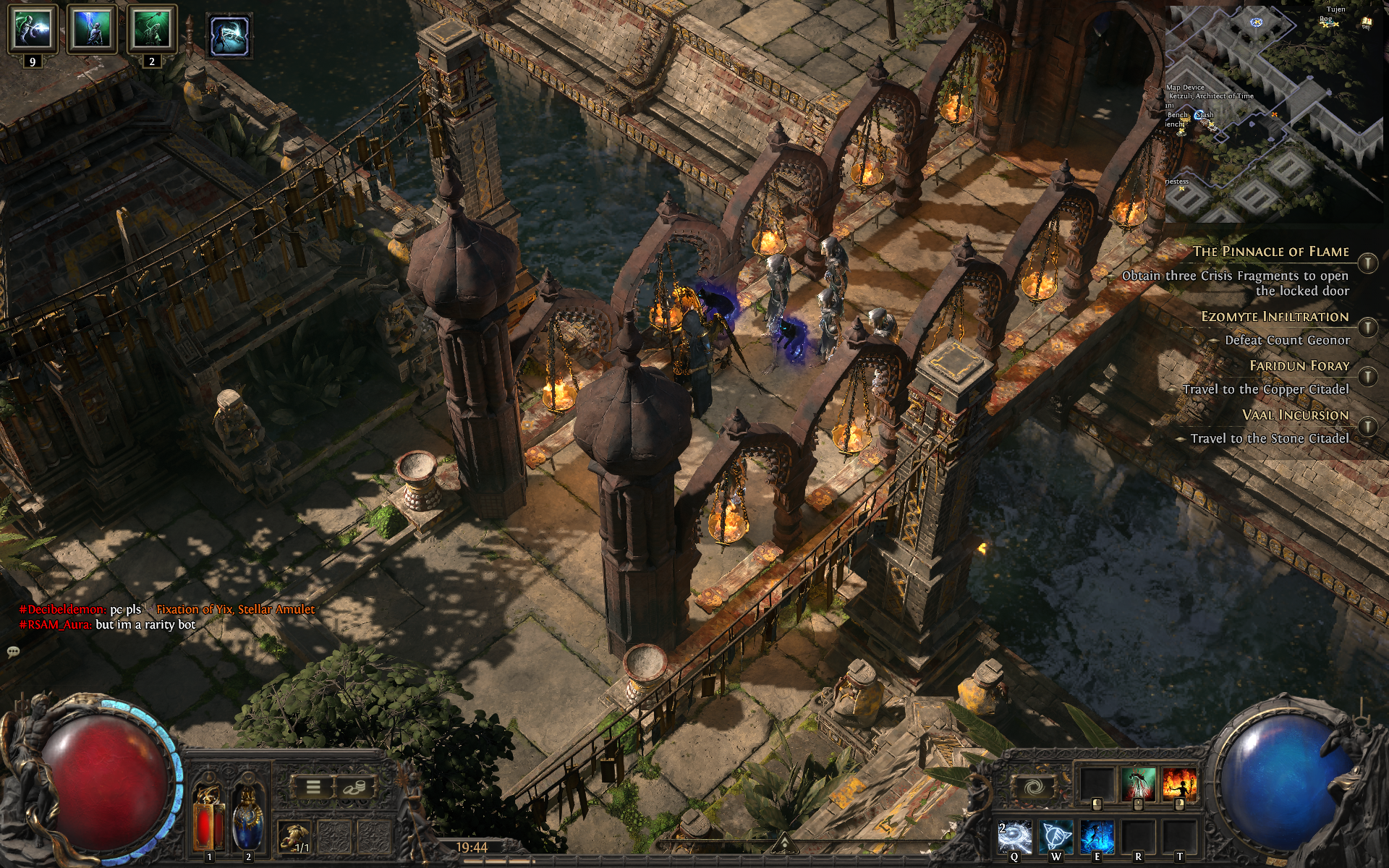Toggle the Ezomyte Infiltration quest tracker
The height and width of the screenshot is (868, 1389).
tap(1367, 327)
